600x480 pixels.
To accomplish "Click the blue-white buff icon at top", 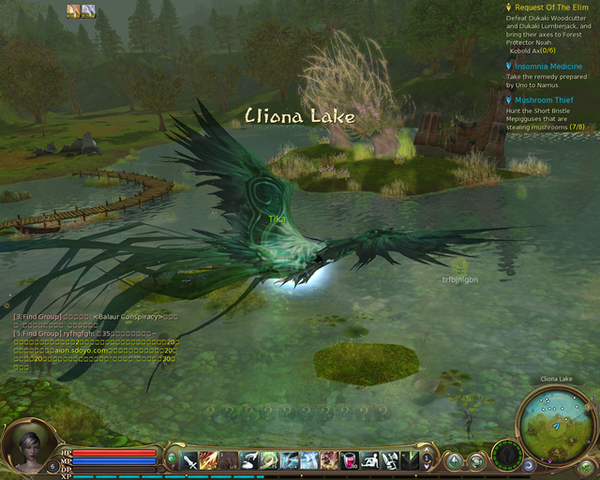I will [x=88, y=11].
